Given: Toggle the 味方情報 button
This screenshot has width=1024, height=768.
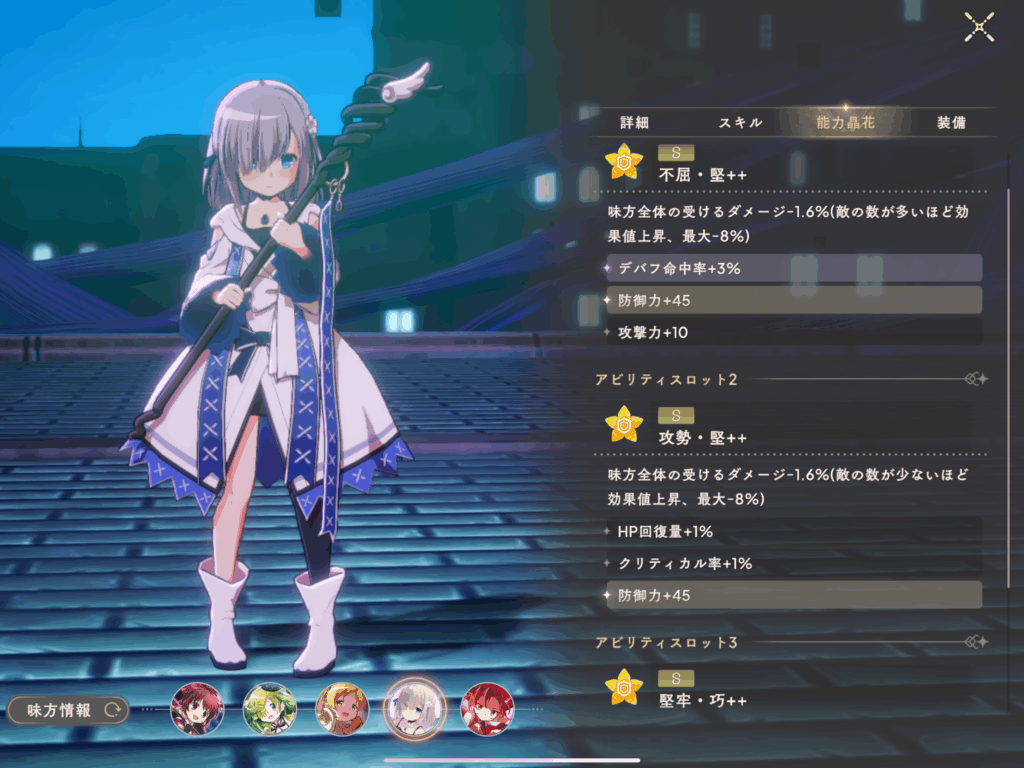Looking at the screenshot, I should coord(68,710).
